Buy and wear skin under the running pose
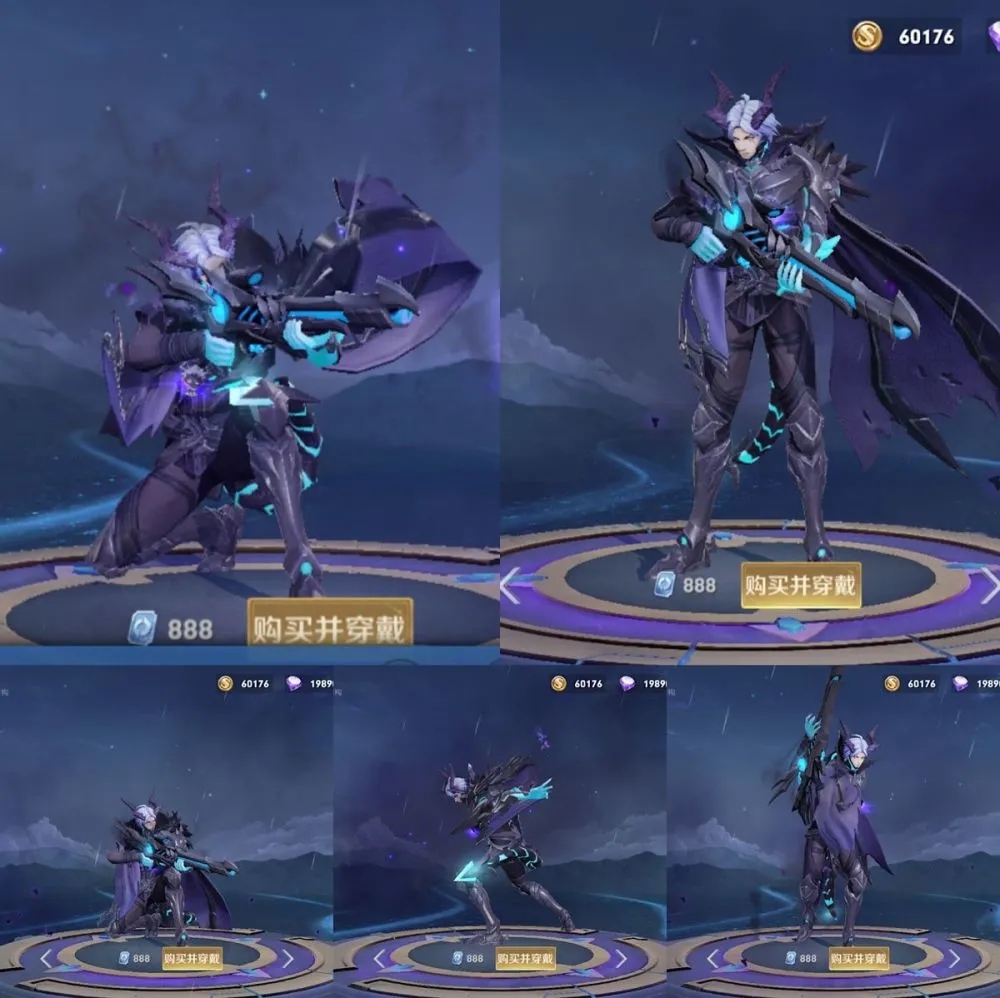 click(525, 958)
